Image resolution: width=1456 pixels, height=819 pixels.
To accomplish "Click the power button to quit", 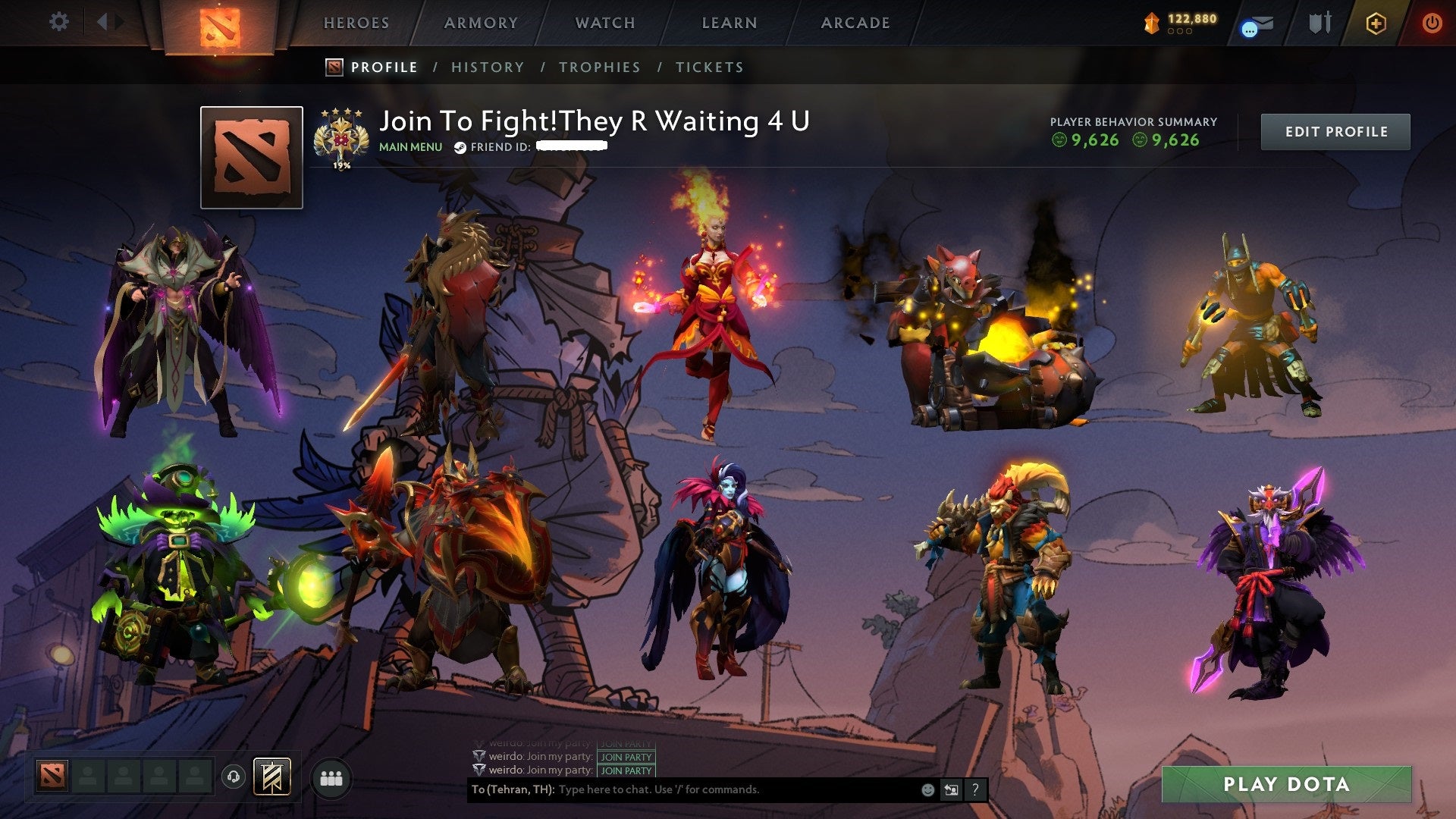I will point(1433,24).
